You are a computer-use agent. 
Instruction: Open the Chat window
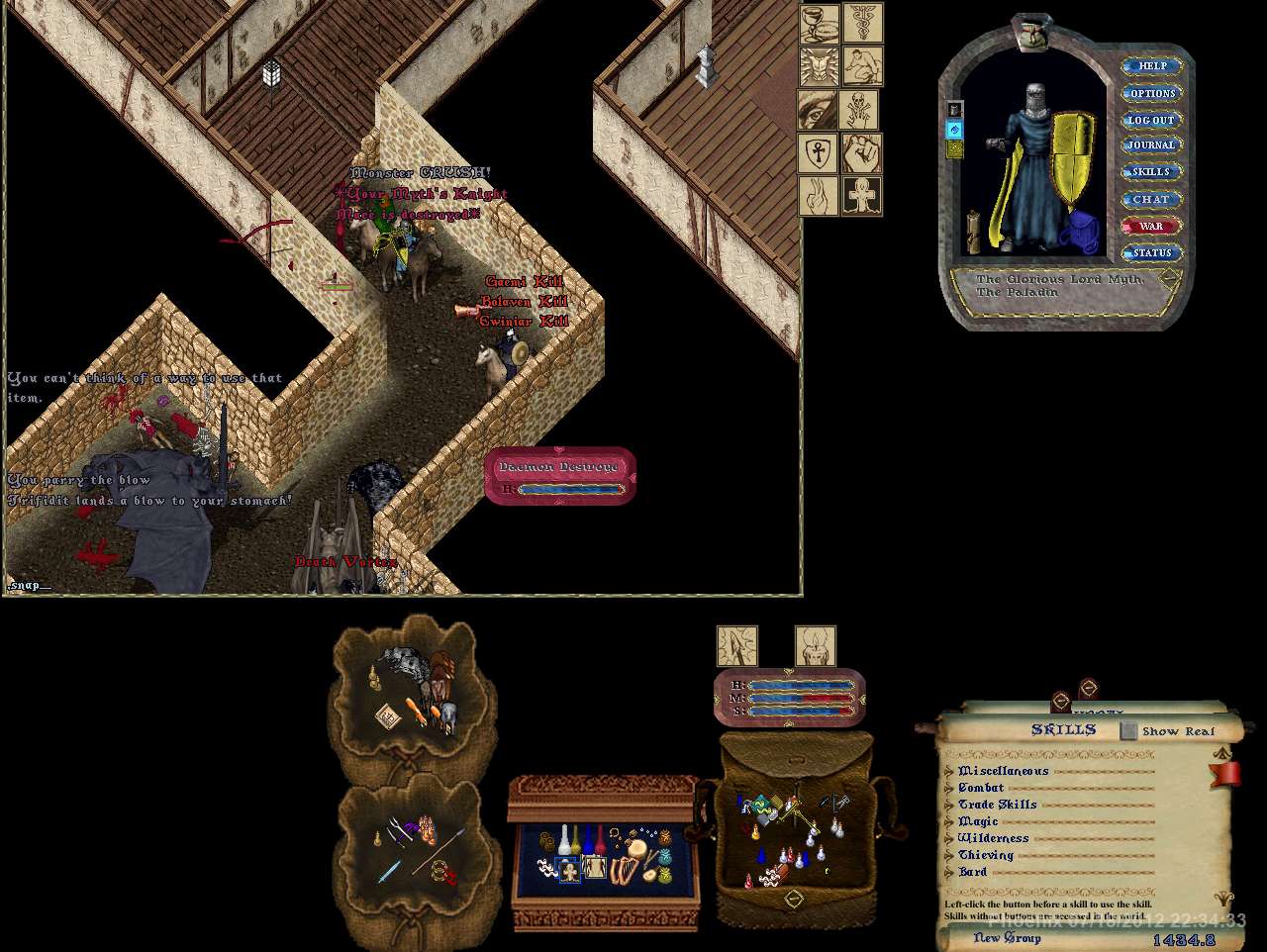(1151, 199)
